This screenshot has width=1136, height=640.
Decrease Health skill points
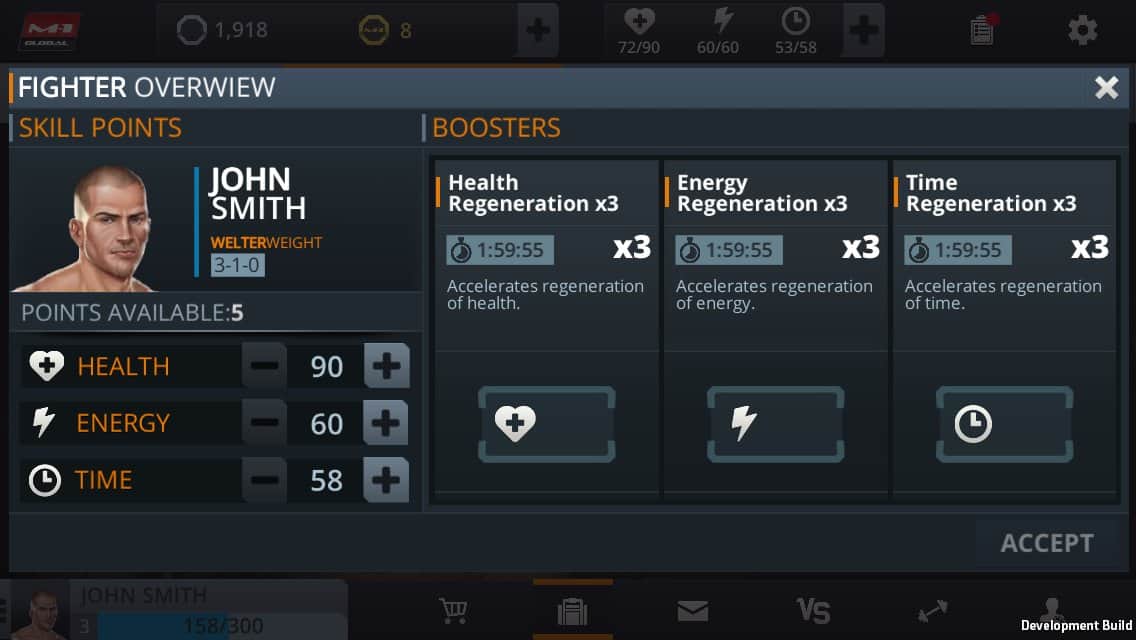click(264, 366)
